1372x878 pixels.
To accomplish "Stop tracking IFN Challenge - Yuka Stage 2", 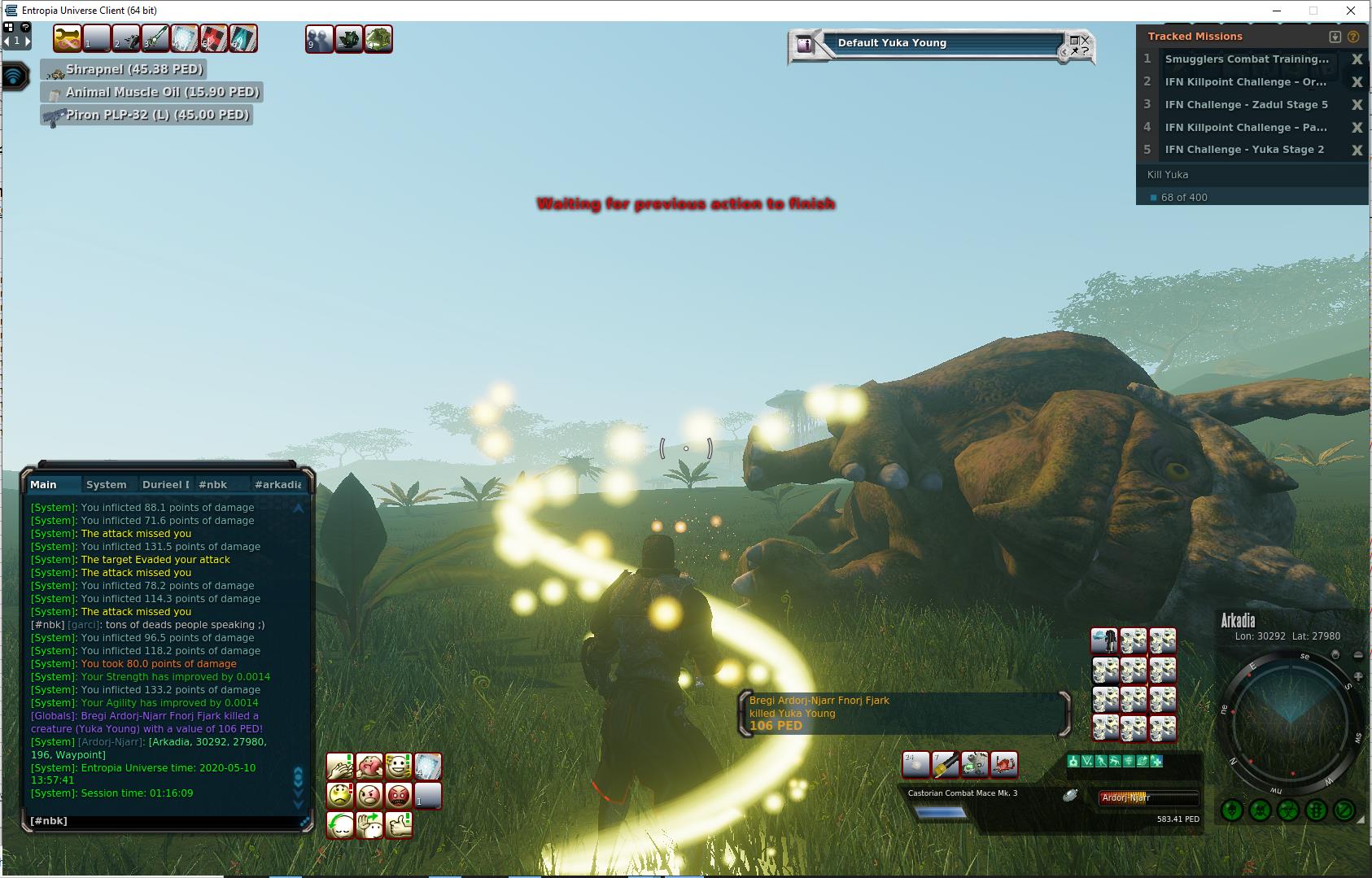I will (x=1357, y=150).
